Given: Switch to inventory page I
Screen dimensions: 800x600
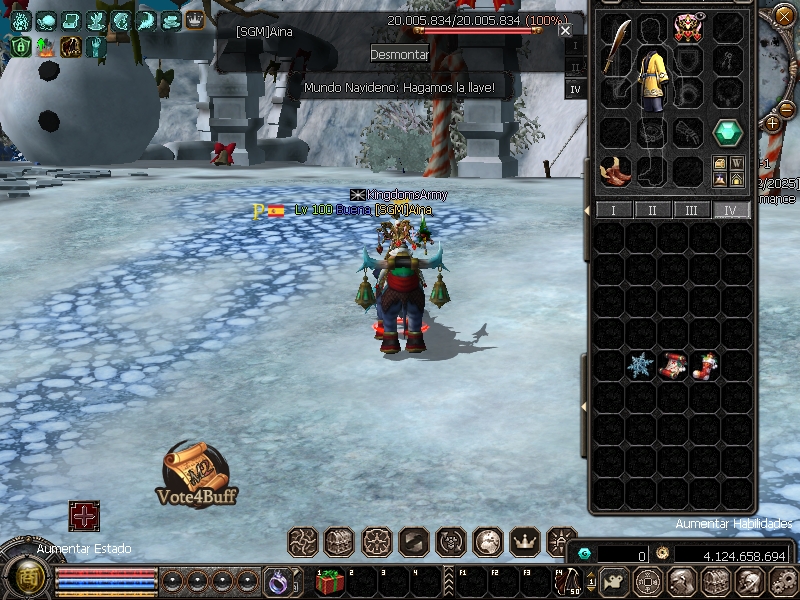Looking at the screenshot, I should 613,210.
